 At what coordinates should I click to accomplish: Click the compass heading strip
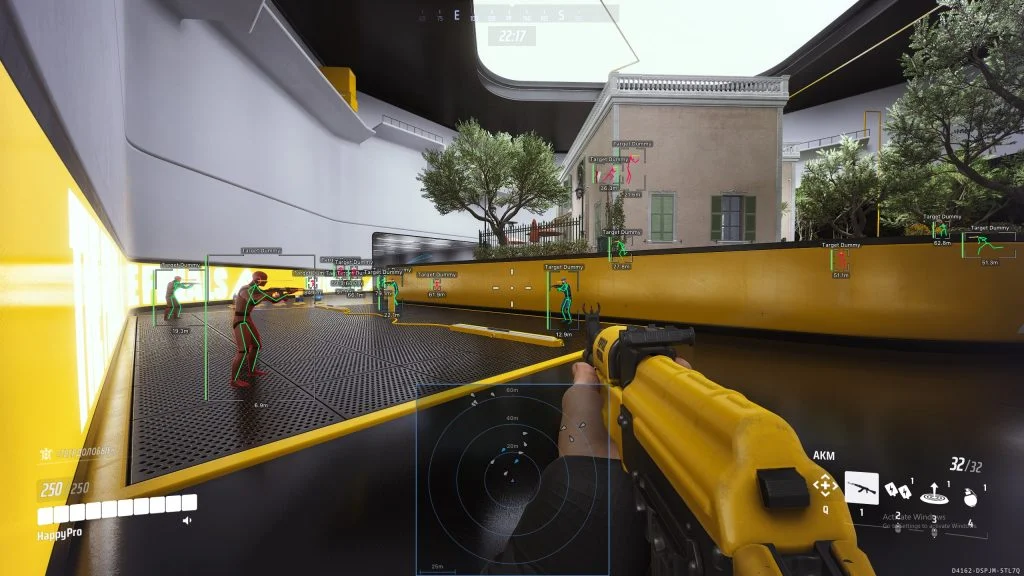pos(516,14)
